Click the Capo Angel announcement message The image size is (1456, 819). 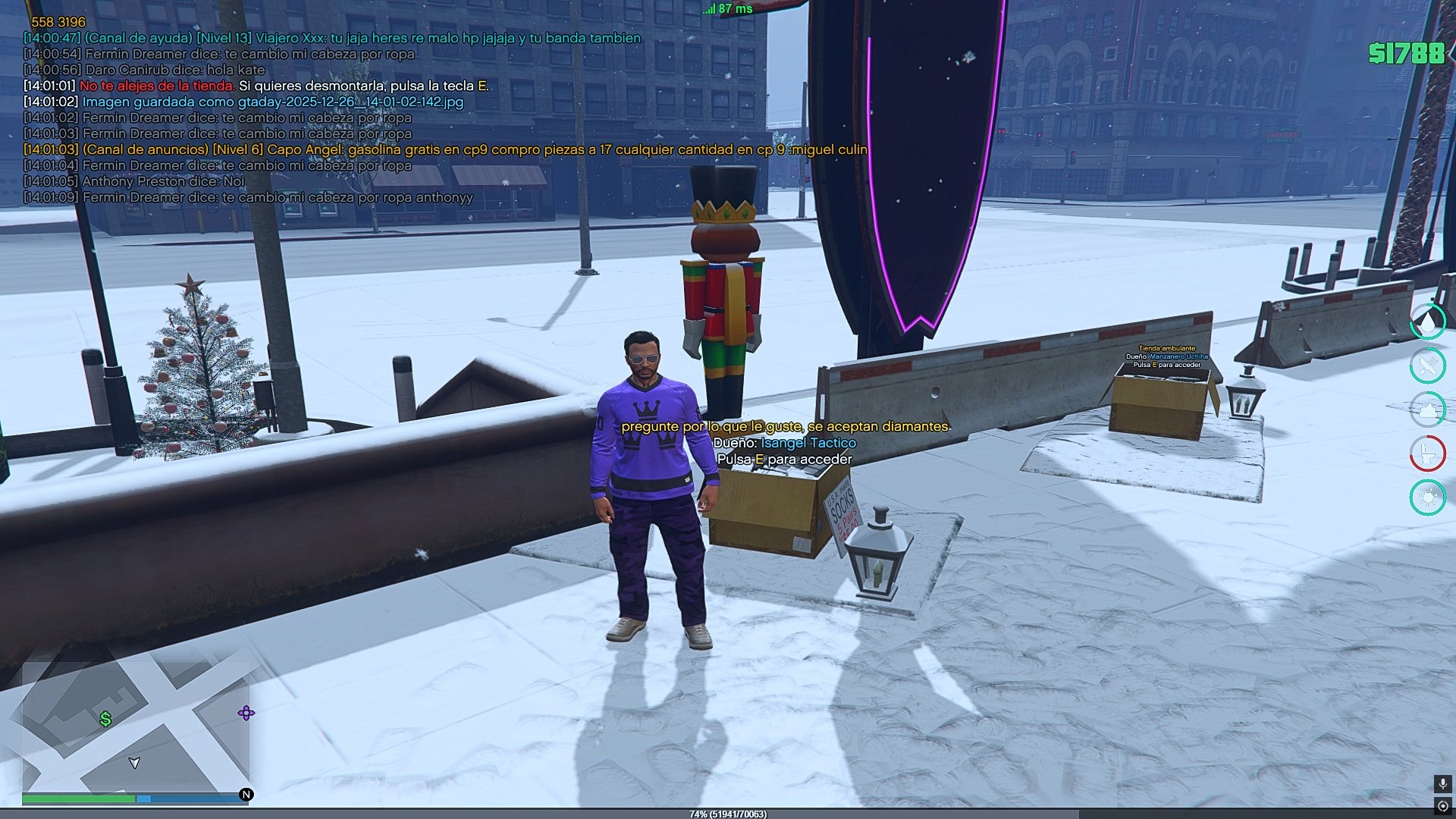pyautogui.click(x=474, y=149)
